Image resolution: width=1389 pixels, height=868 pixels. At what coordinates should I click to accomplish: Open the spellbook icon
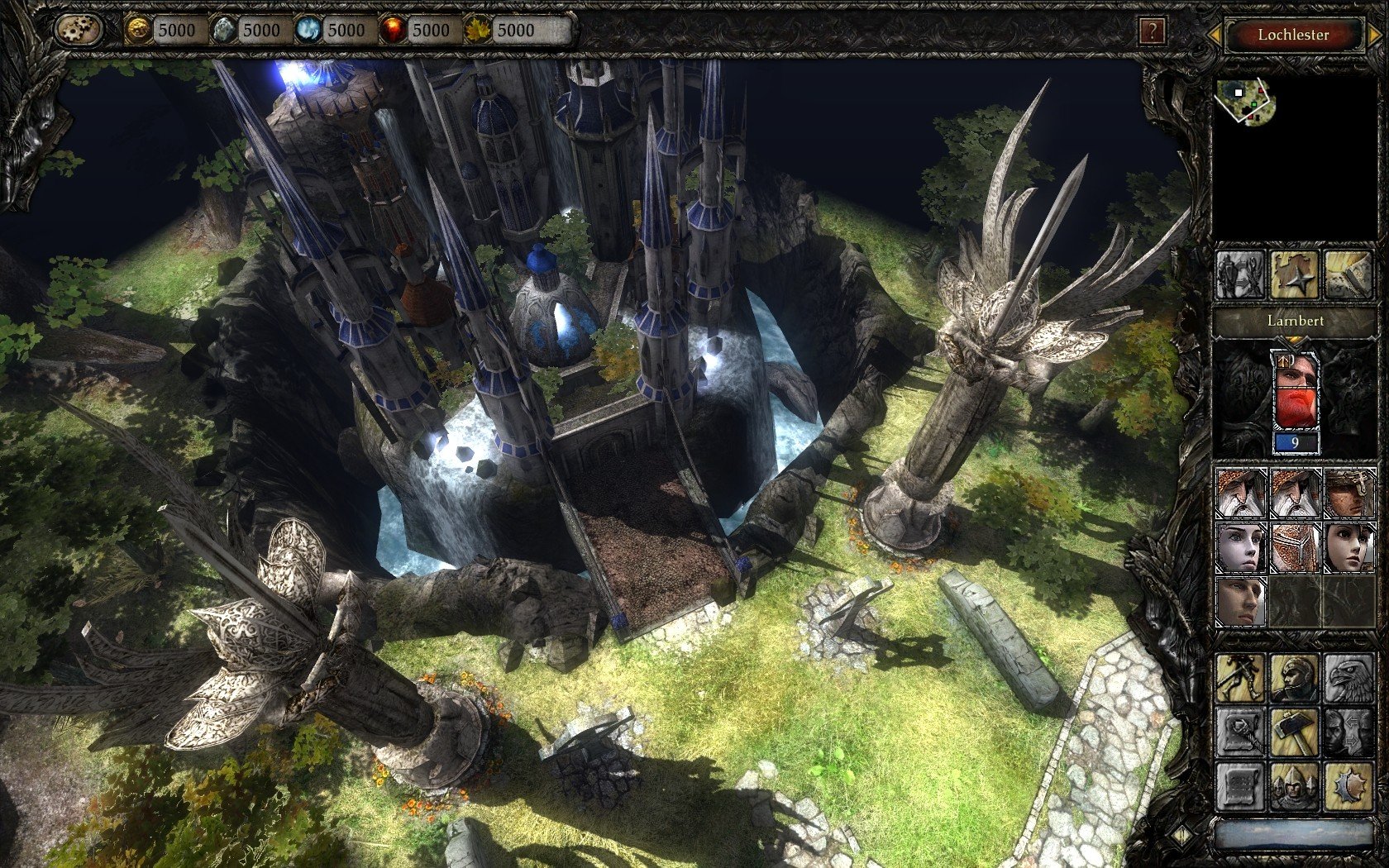point(1348,275)
